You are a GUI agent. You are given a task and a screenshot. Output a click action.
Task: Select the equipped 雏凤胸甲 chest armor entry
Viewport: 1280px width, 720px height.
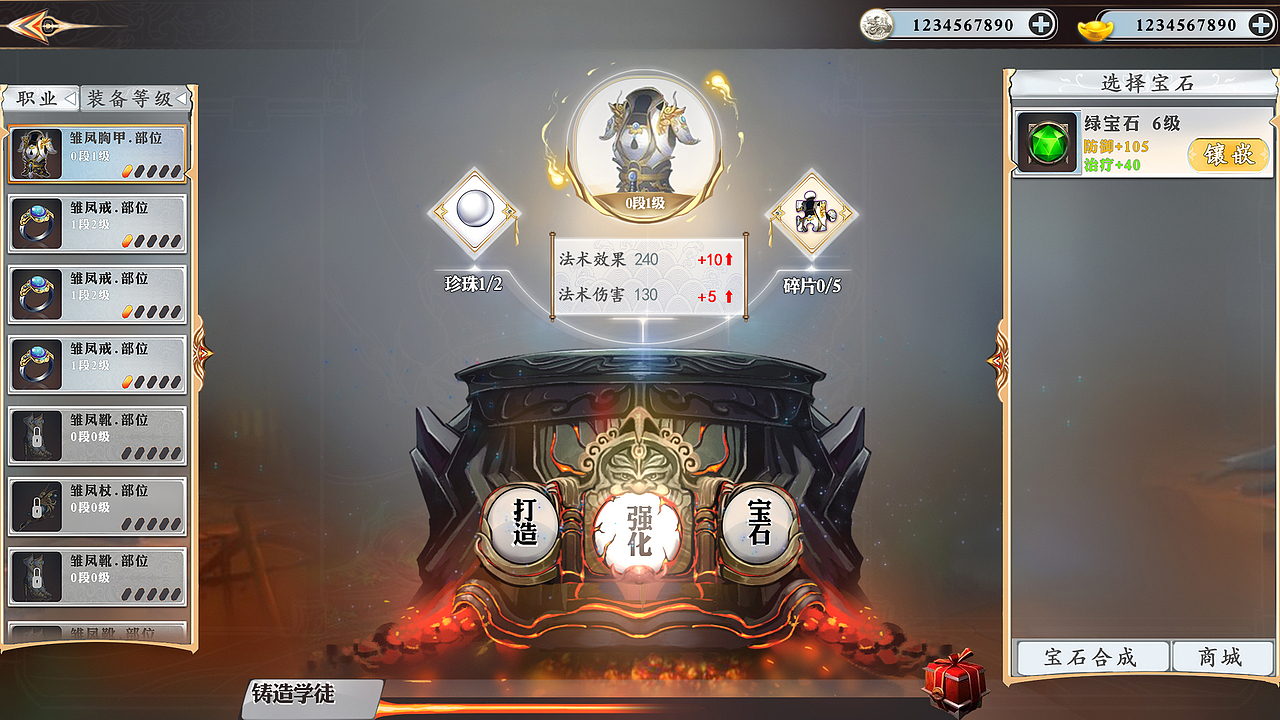(96, 152)
